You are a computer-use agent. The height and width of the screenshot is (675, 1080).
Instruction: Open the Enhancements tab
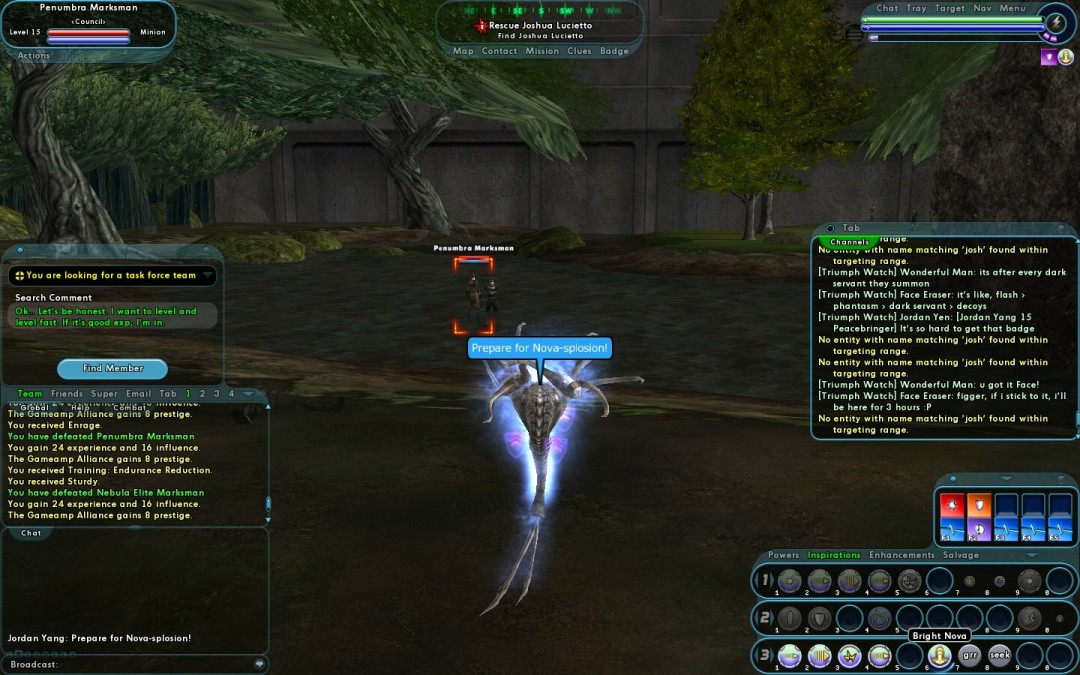click(x=901, y=555)
